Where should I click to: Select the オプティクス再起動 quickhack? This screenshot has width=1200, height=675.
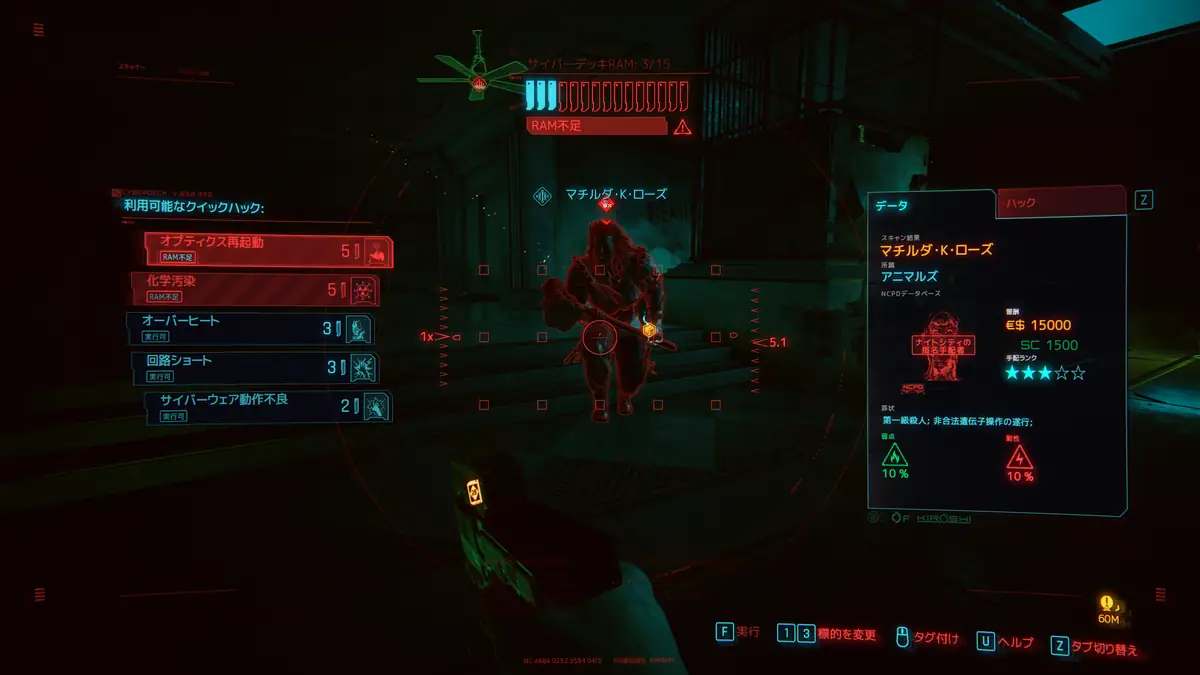coord(267,250)
